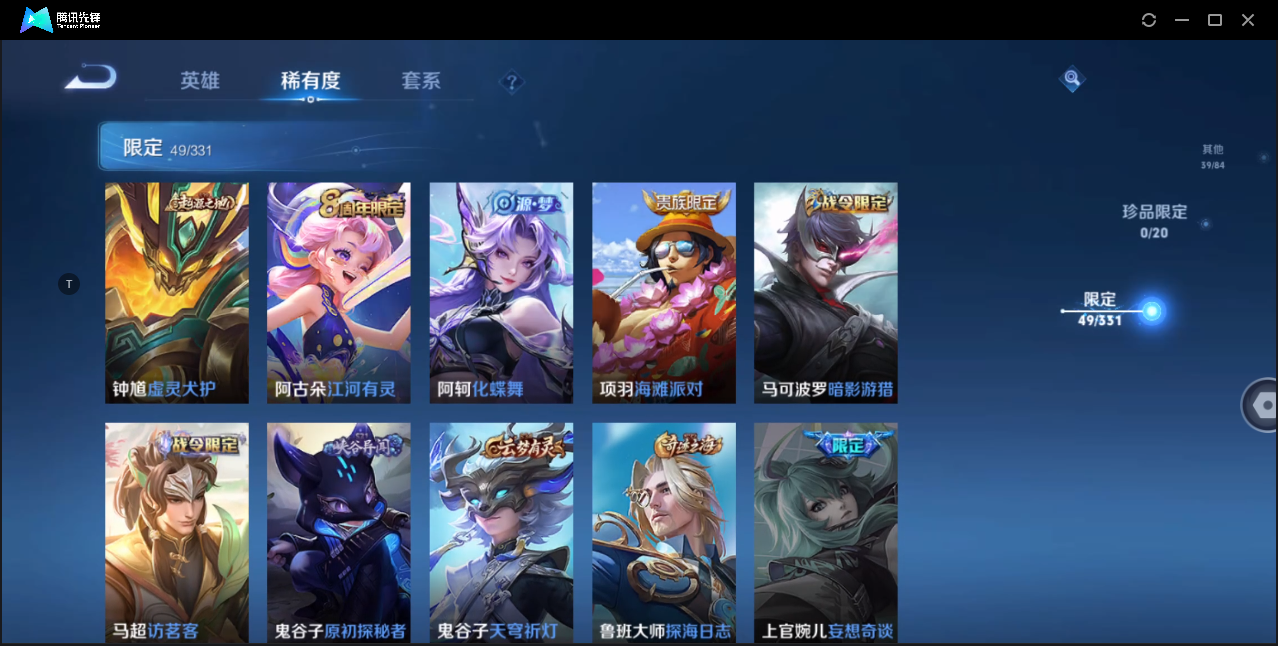This screenshot has height=646, width=1278.
Task: Open the 鬼谷子 原初探秘者 skin card
Action: tap(339, 532)
